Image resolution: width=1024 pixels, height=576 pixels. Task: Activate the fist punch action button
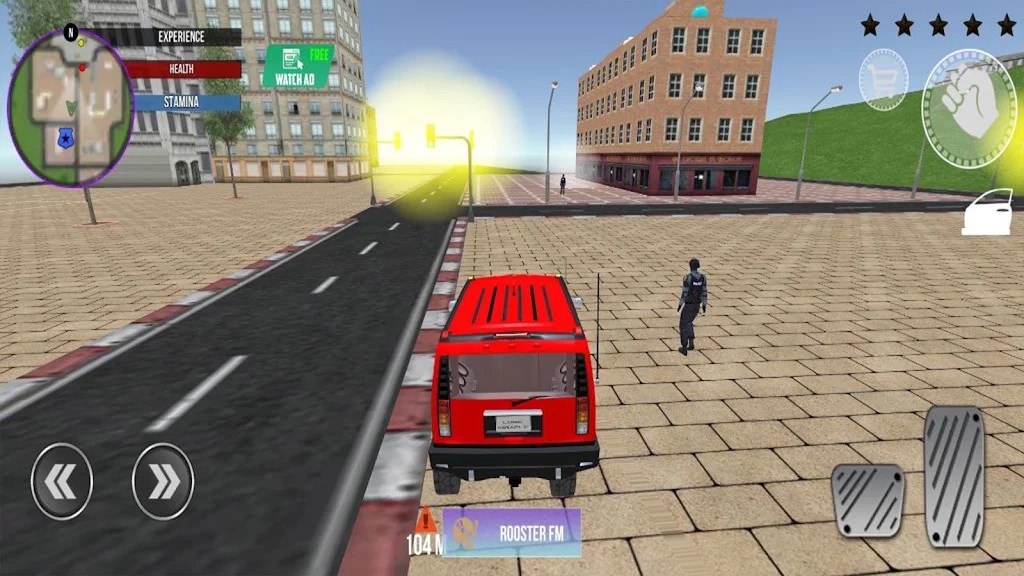[x=967, y=109]
